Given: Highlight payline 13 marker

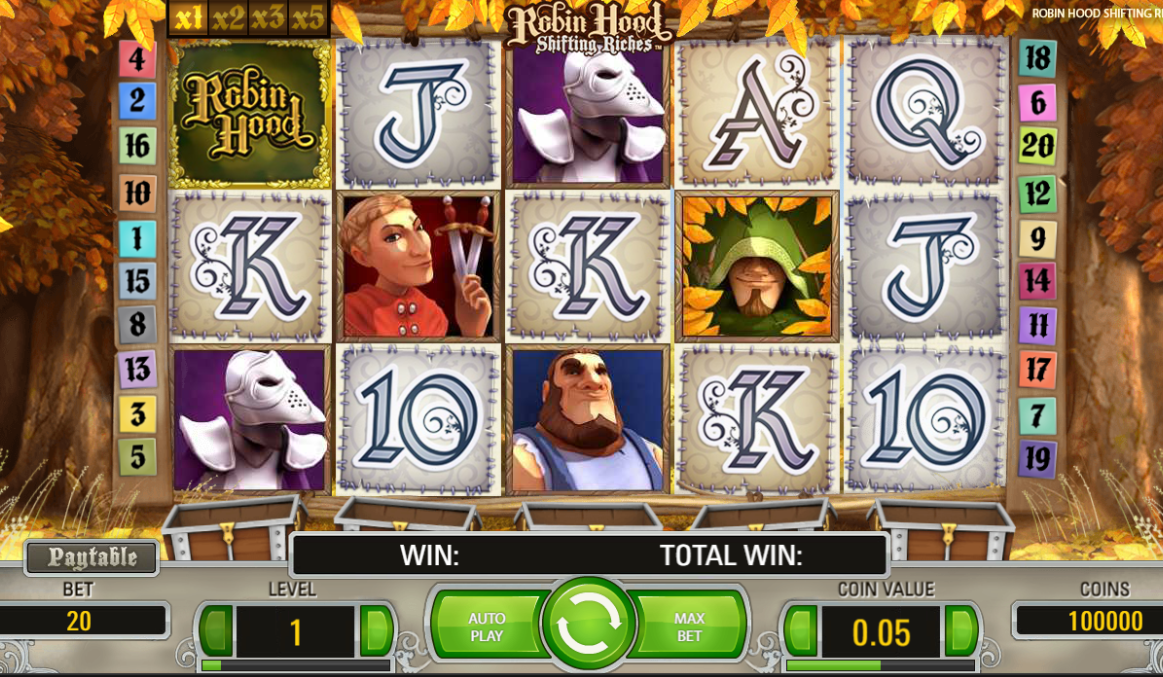Looking at the screenshot, I should click(137, 369).
